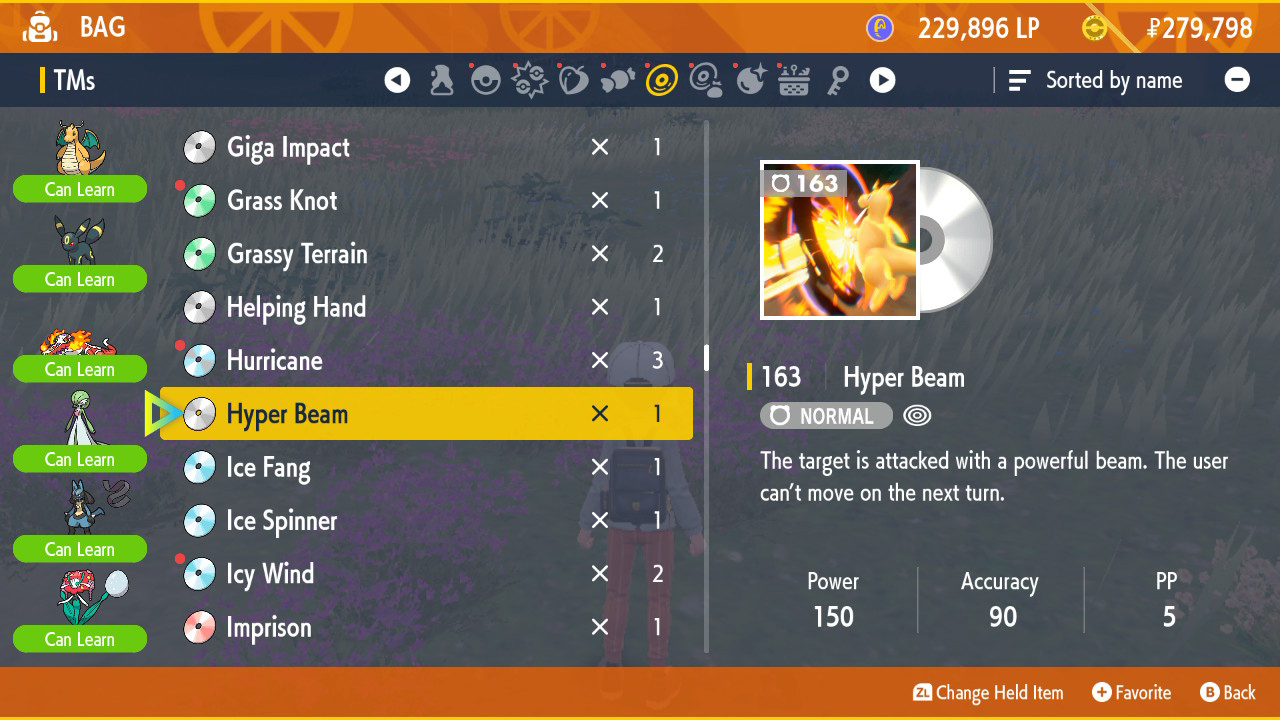
Task: Open the Battle Items pocket icon
Action: pyautogui.click(x=529, y=80)
